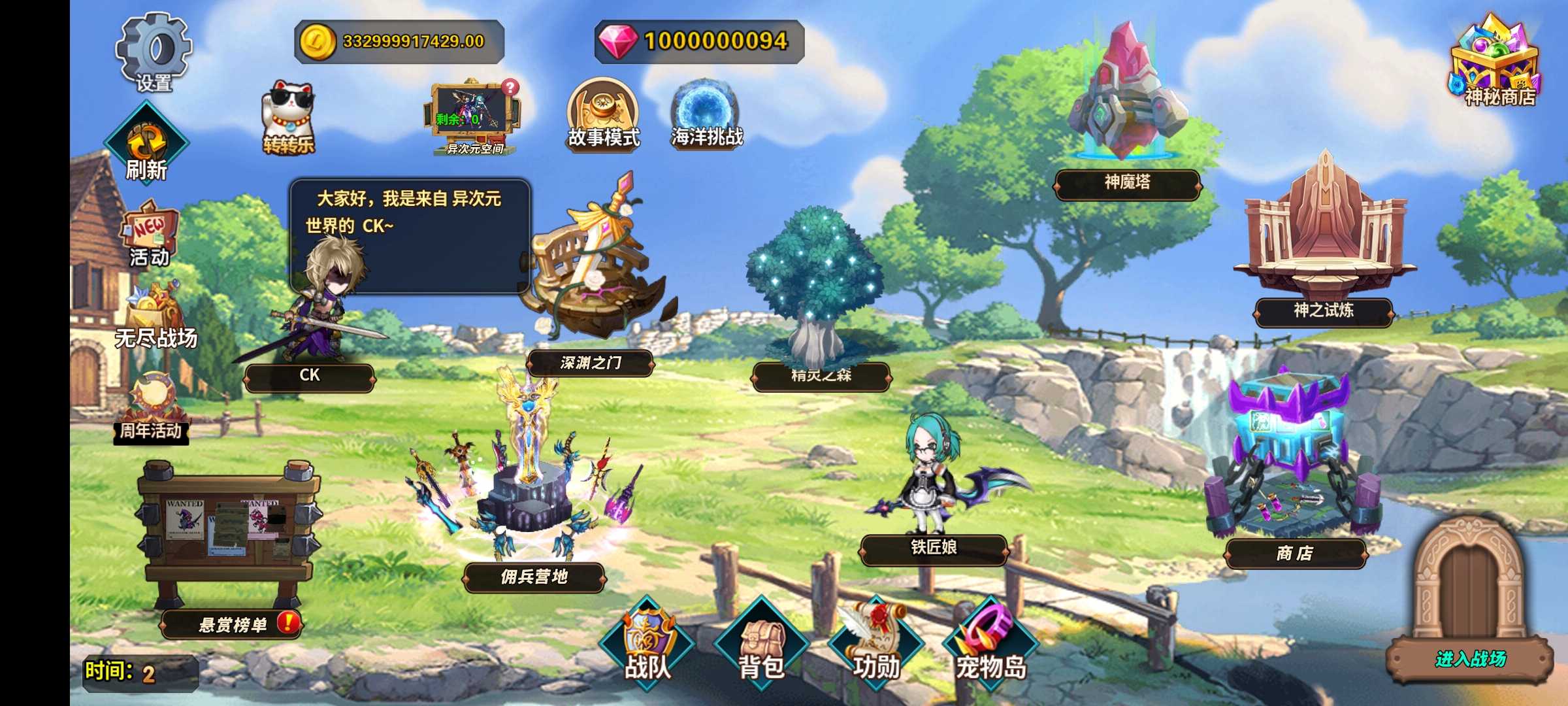Screen dimensions: 1568x706
Task: Open the 活动 events icon
Action: click(150, 235)
